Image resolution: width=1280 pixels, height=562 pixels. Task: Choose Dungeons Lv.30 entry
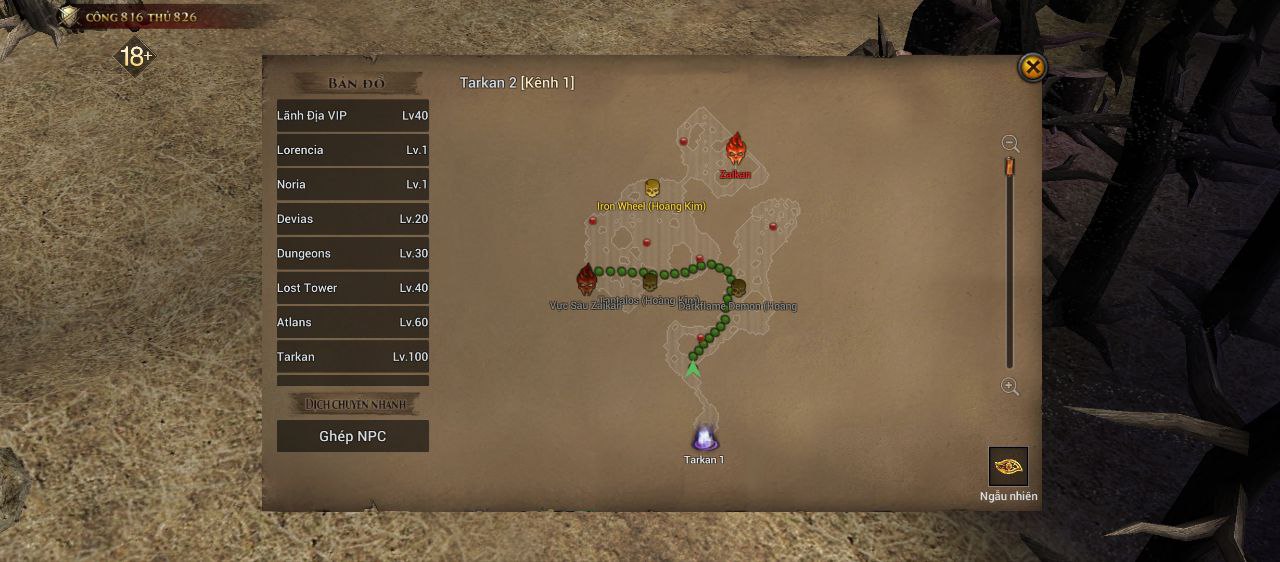[352, 254]
